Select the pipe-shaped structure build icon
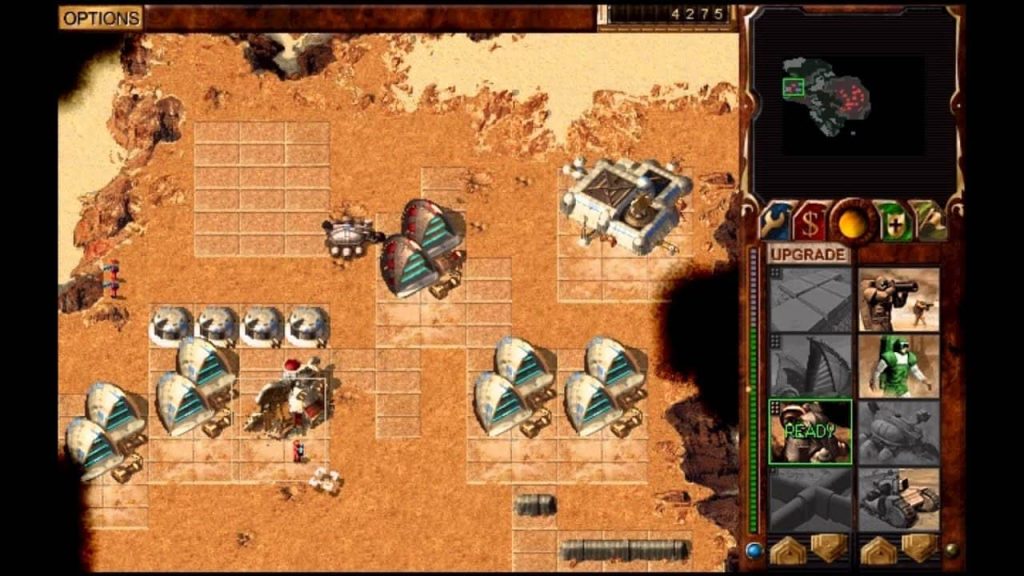Screen dimensions: 1024x576 [x=810, y=499]
